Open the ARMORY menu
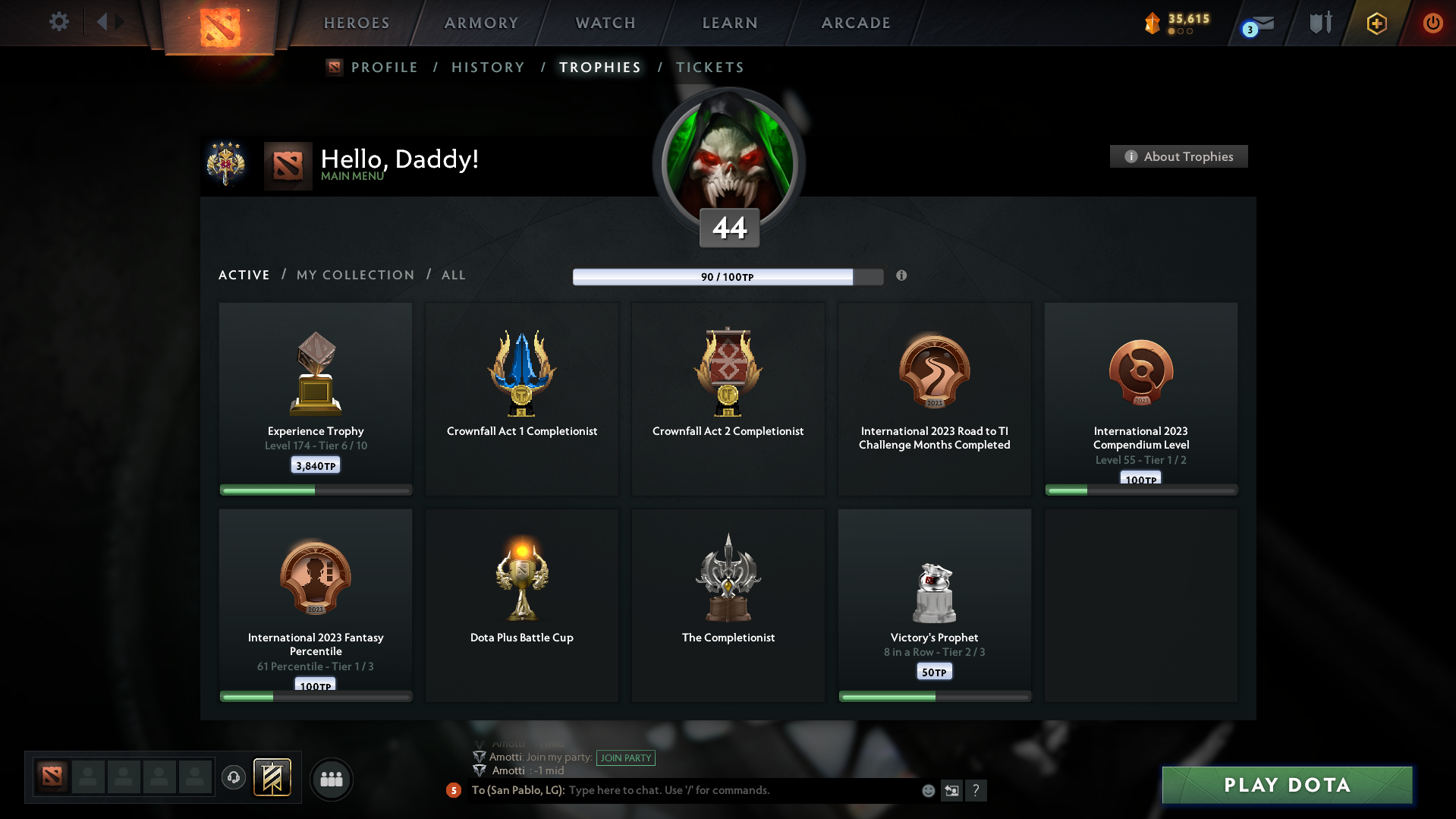1456x819 pixels. point(481,23)
